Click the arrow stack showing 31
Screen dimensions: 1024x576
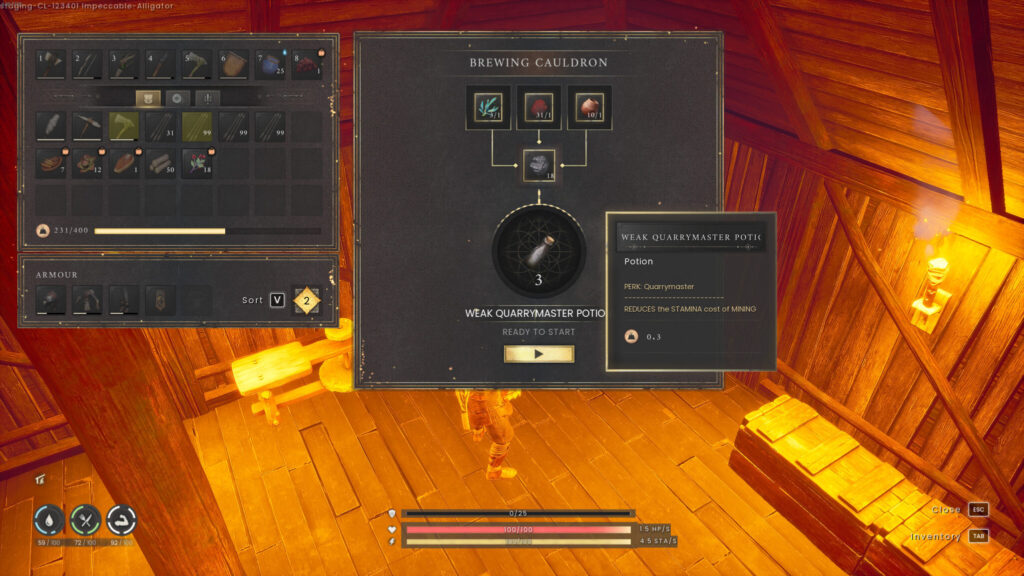click(x=161, y=126)
